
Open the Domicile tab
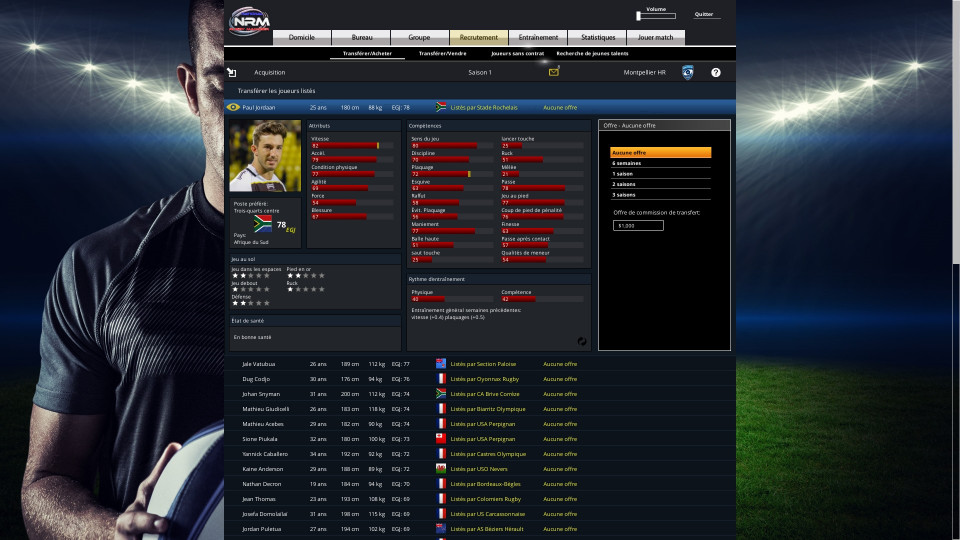(x=301, y=37)
